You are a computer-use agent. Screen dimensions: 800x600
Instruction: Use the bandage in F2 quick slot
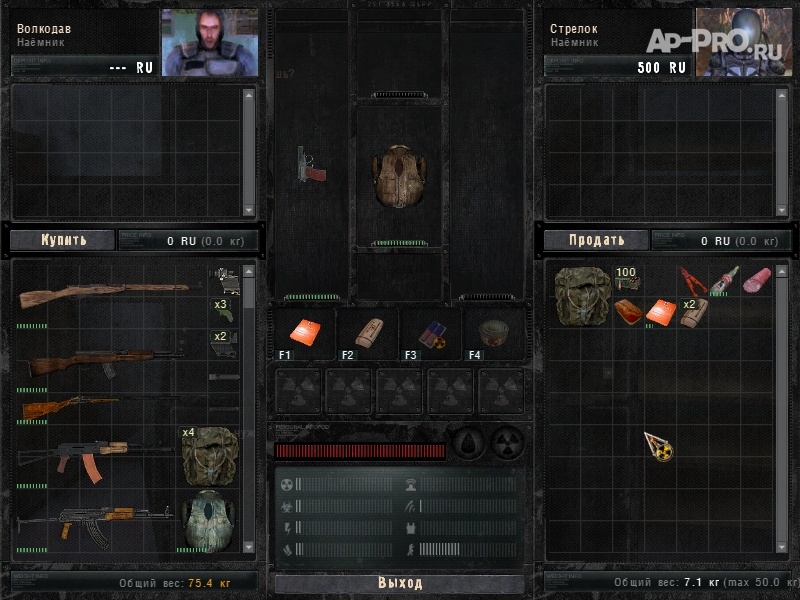click(x=366, y=333)
